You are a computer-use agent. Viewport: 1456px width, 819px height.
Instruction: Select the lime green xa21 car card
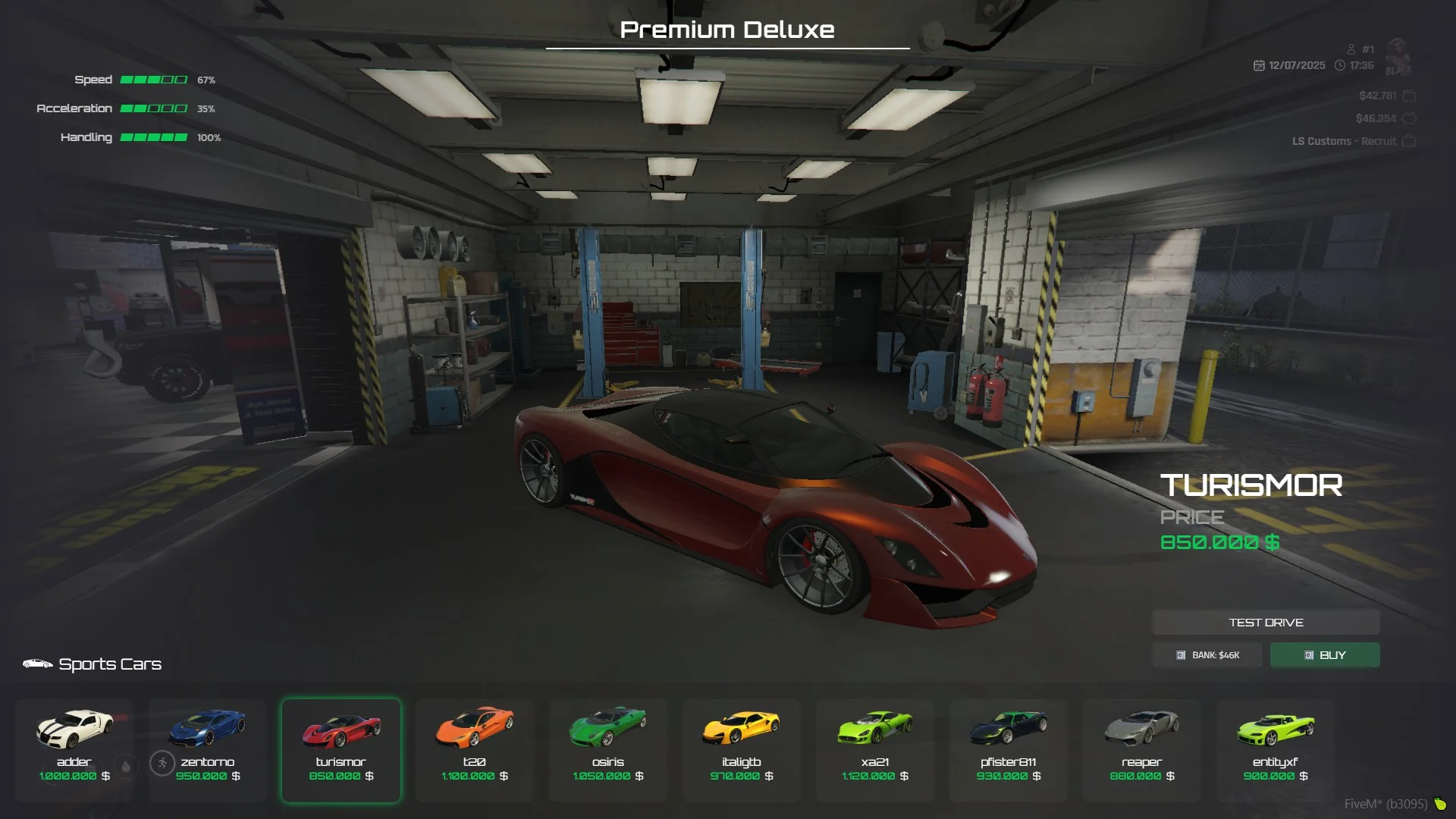pos(875,749)
